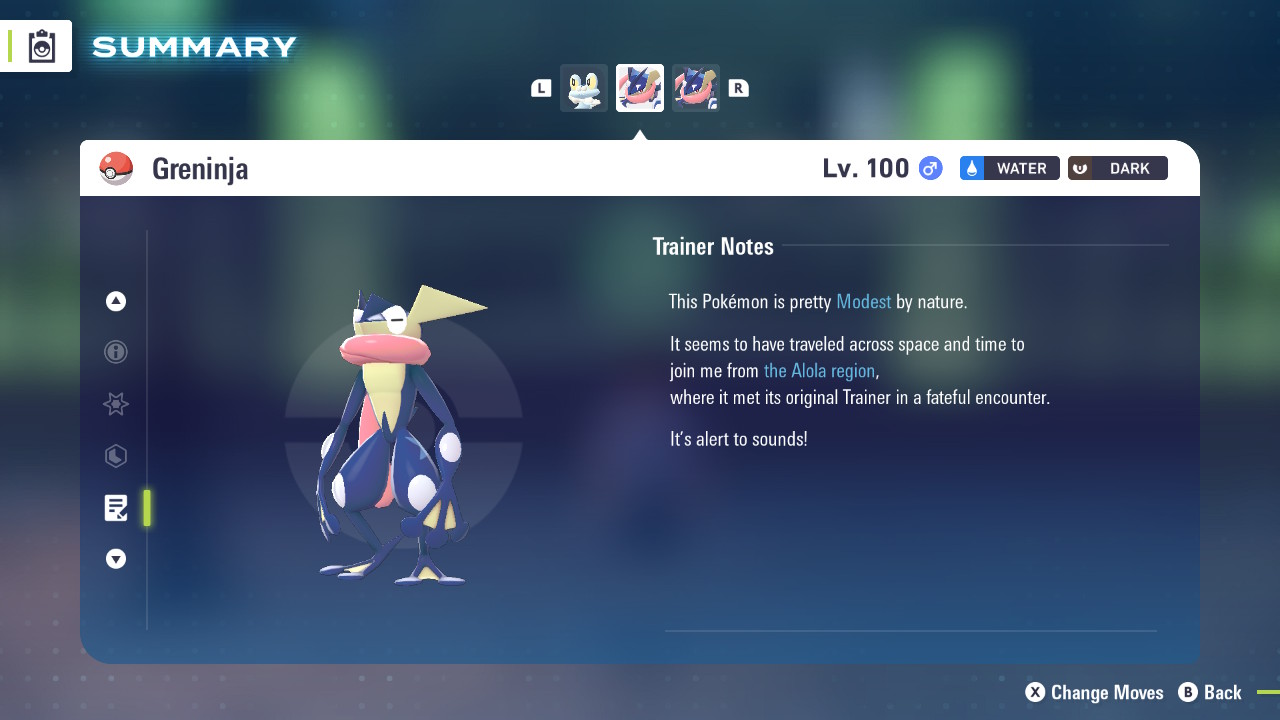Click the R shoulder button indicator
The image size is (1280, 720).
pos(739,87)
